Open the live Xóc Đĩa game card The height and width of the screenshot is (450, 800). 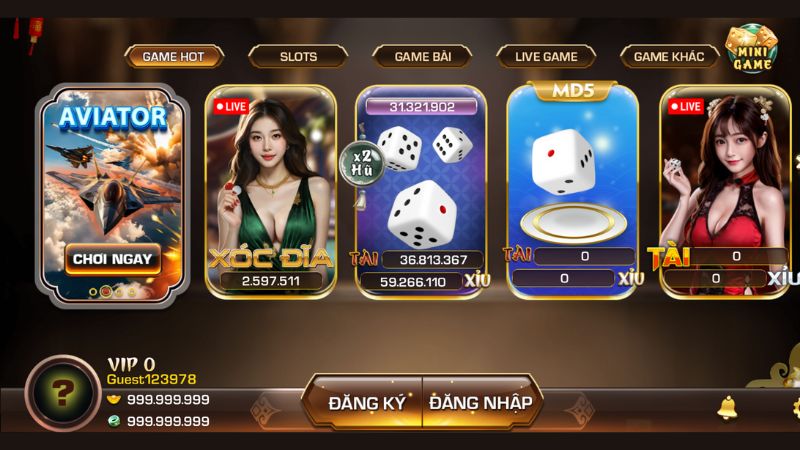[271, 190]
